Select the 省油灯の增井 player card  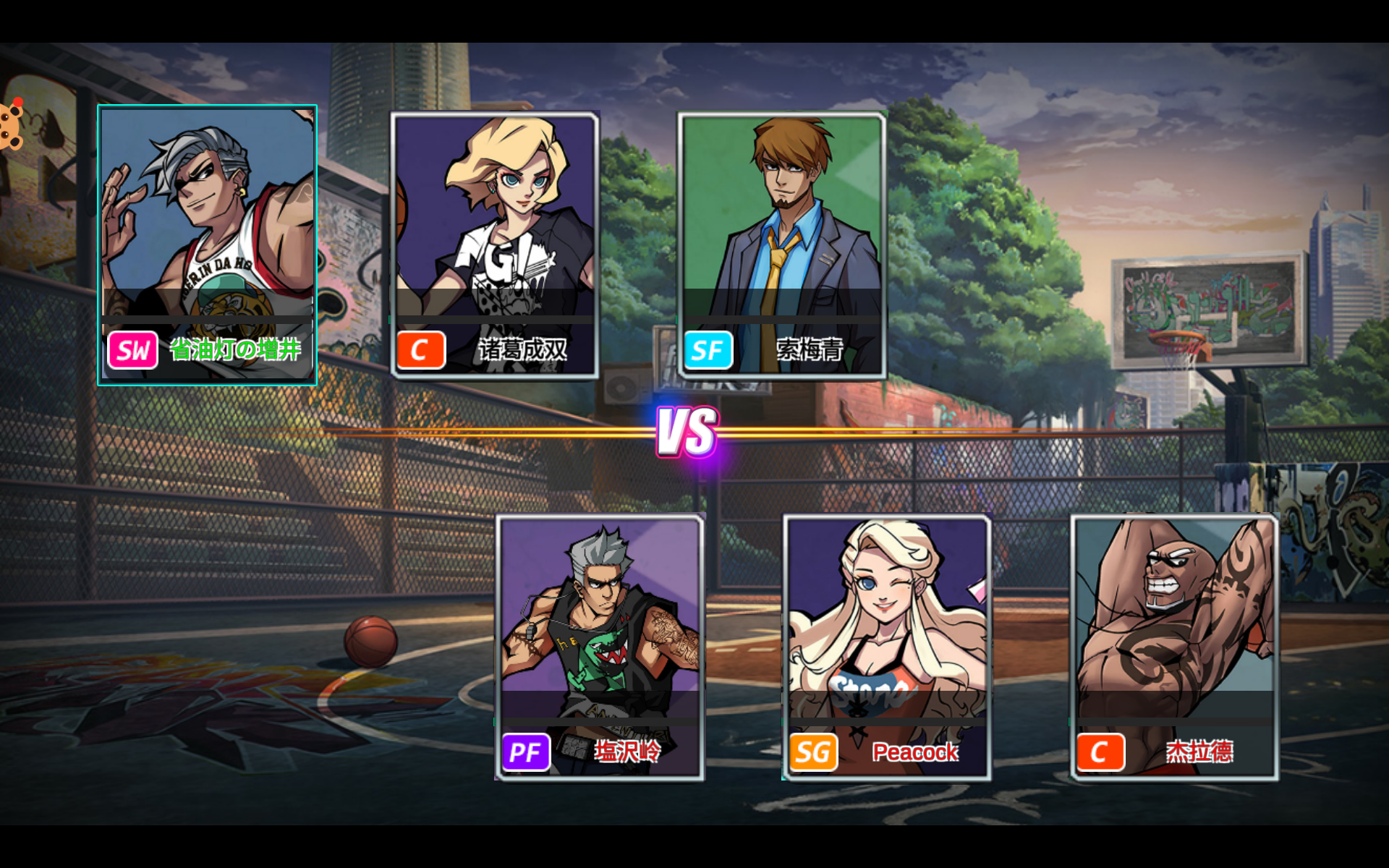tap(208, 244)
